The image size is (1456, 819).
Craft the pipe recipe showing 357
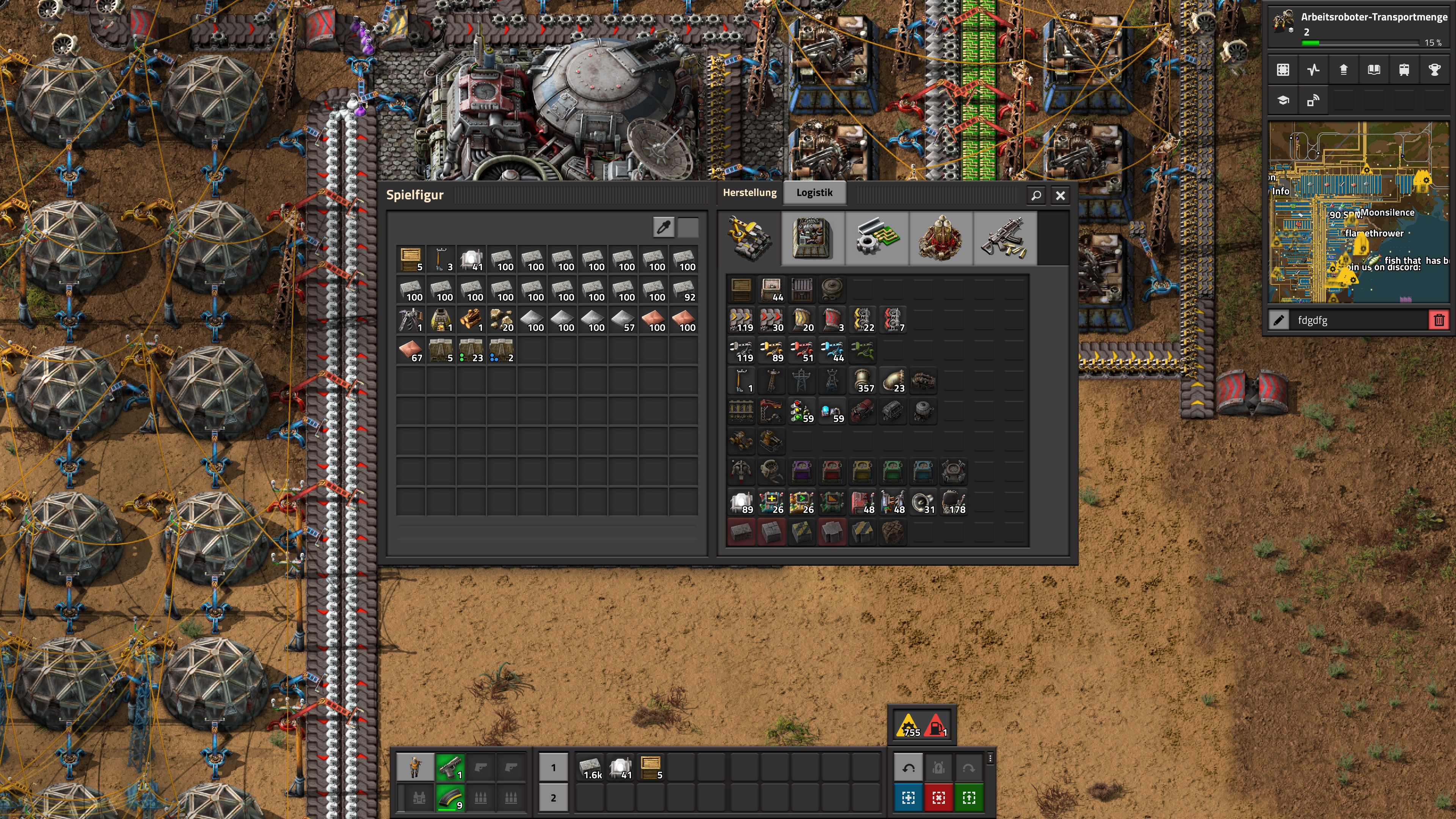tap(863, 381)
